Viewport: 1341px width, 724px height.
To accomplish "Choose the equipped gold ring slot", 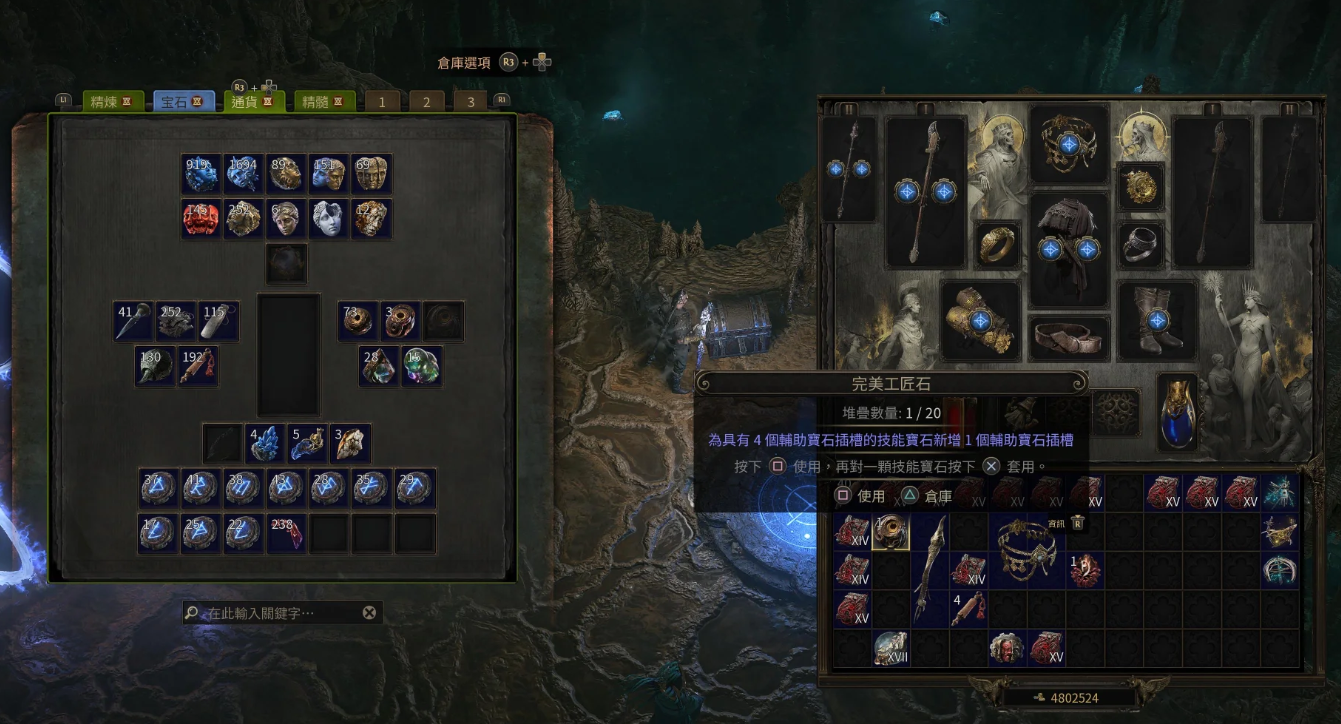I will (998, 245).
